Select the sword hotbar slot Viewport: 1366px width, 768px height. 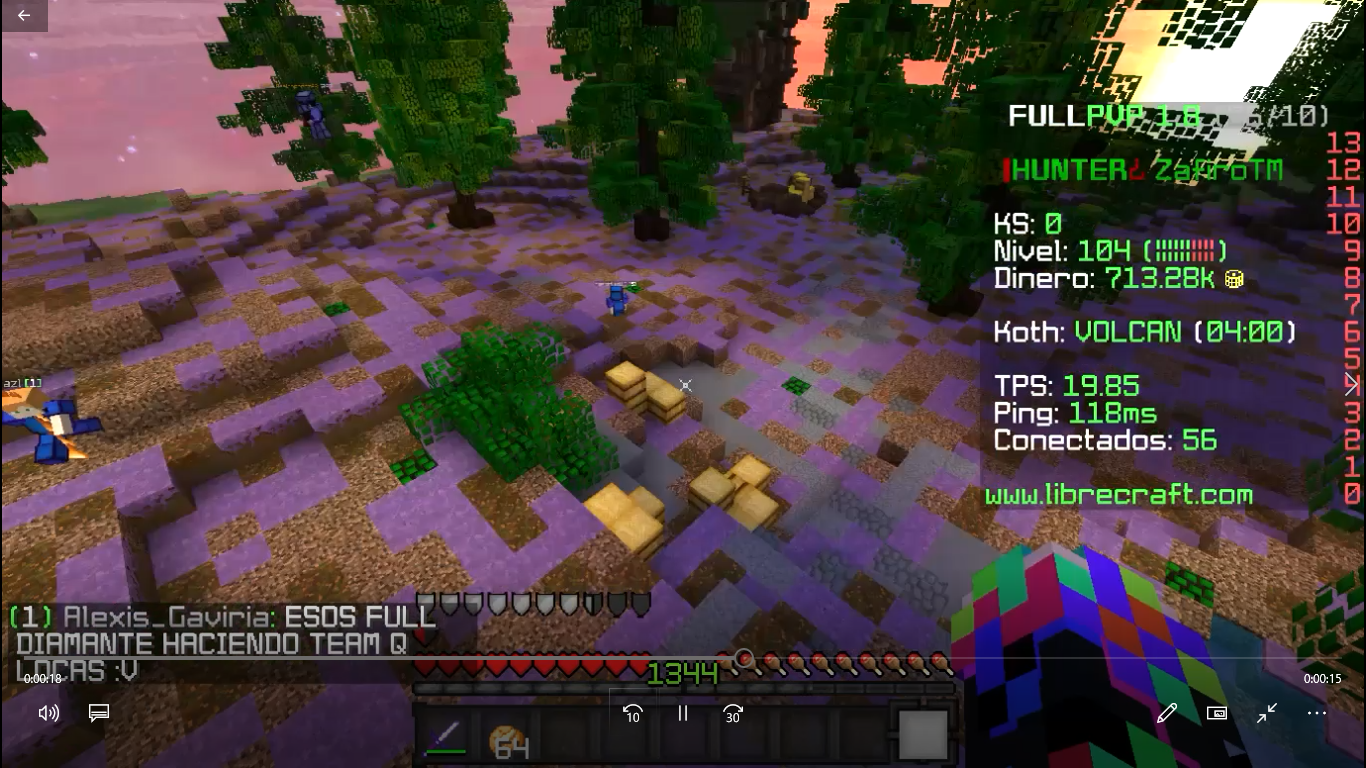[446, 738]
